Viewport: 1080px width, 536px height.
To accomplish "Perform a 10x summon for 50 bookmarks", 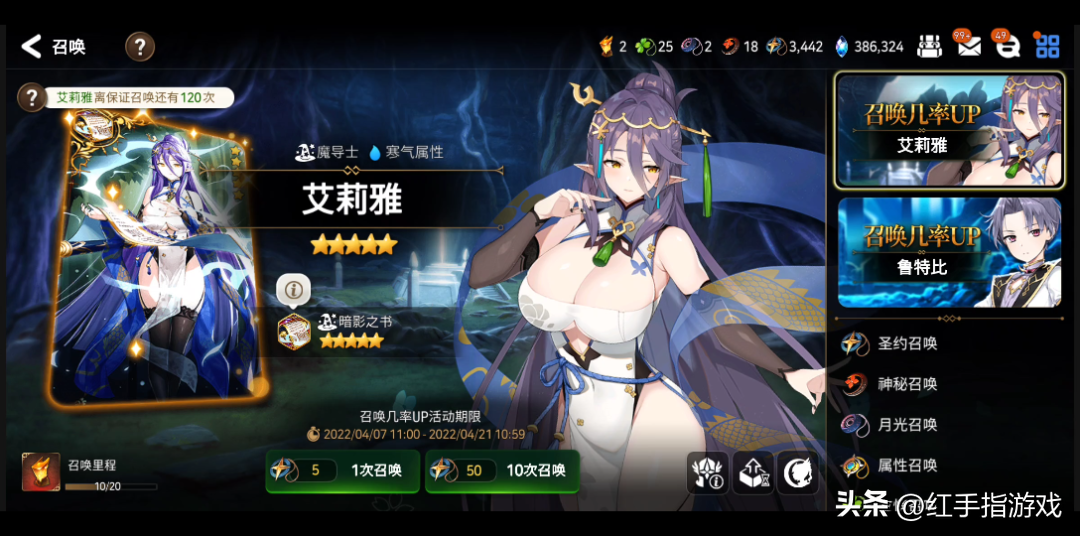I will click(x=502, y=470).
